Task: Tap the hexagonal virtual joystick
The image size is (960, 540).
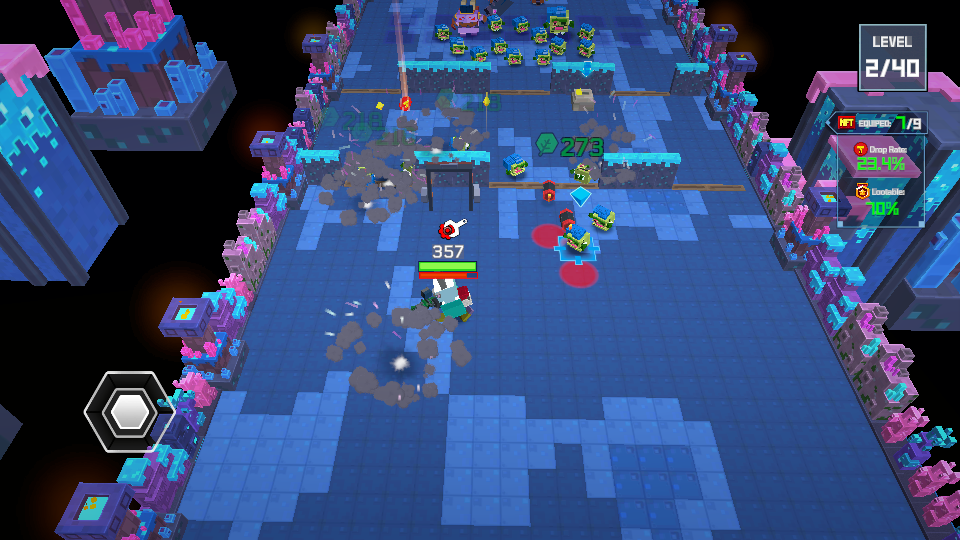Action: point(128,411)
